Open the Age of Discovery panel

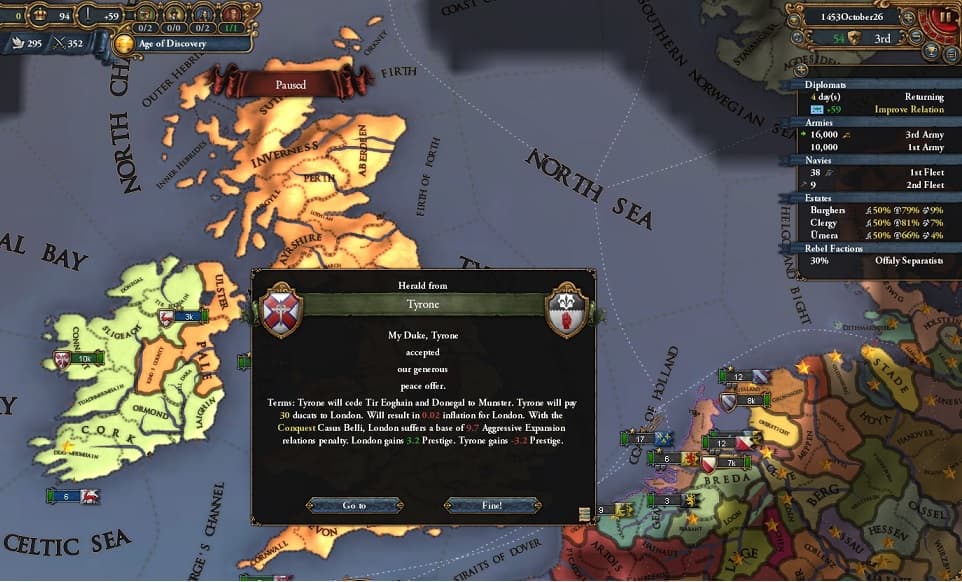[x=168, y=43]
